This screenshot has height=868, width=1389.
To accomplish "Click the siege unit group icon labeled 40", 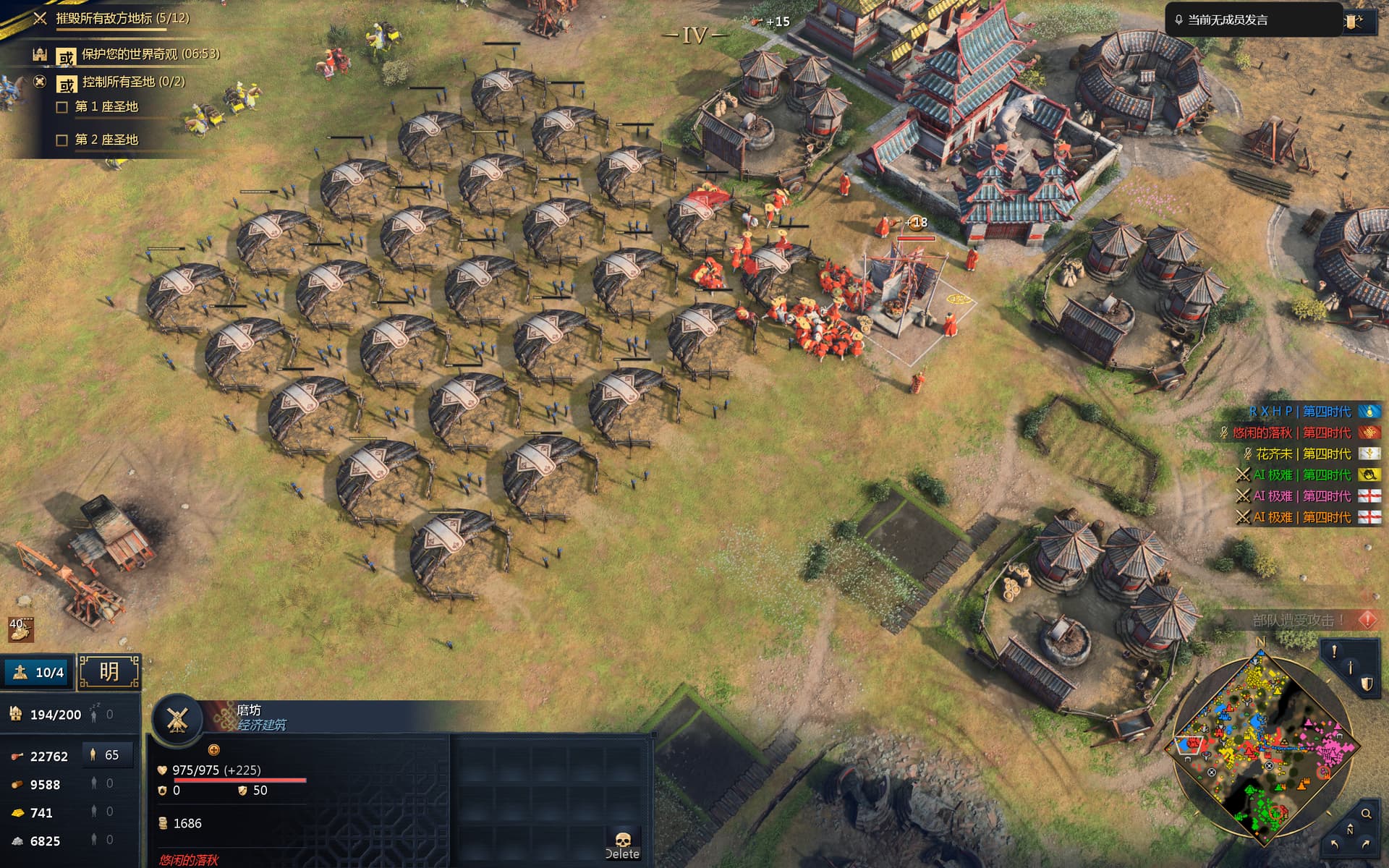I will click(20, 629).
